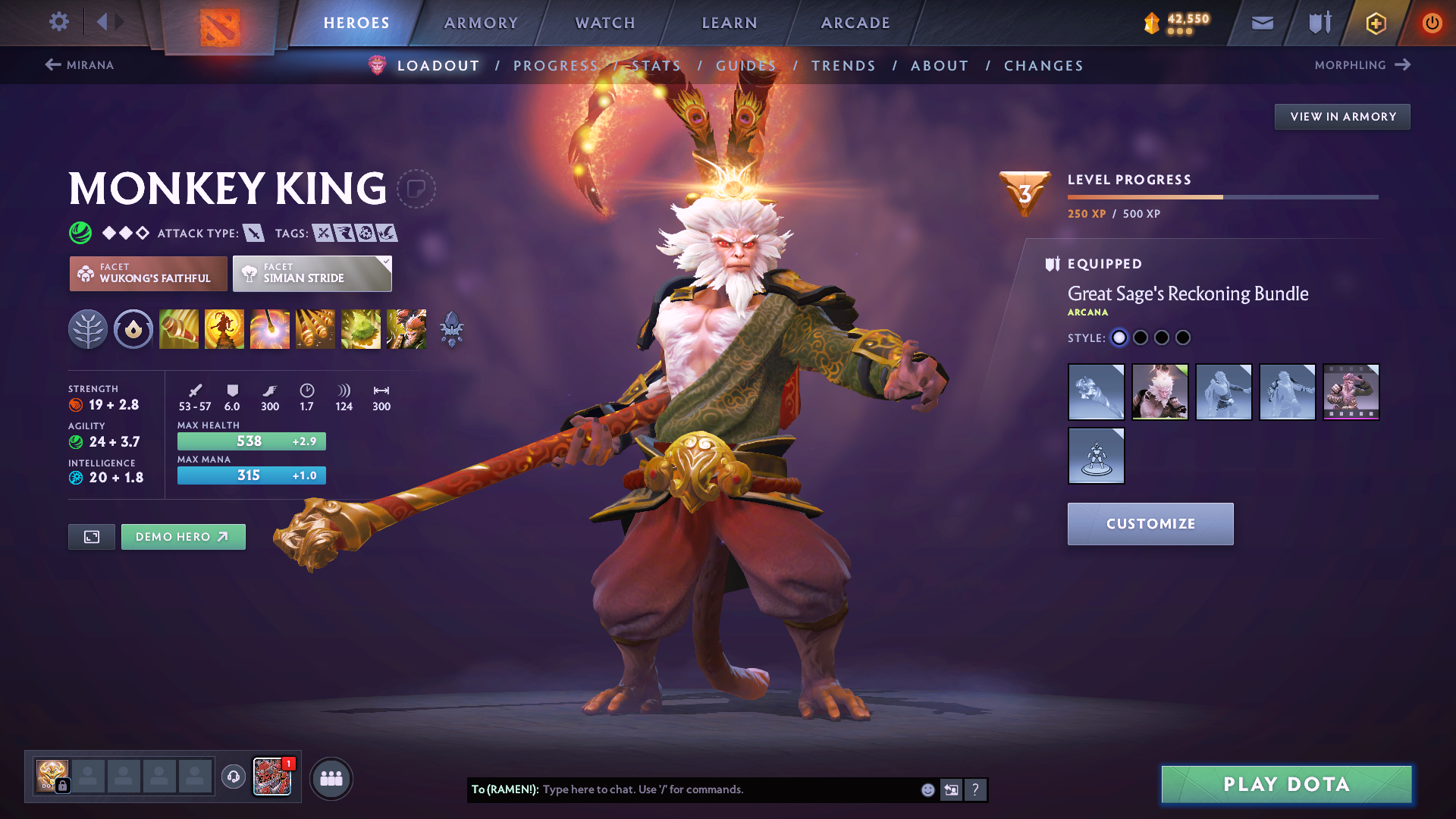Open the settings gear icon
This screenshot has width=1456, height=819.
pos(58,22)
